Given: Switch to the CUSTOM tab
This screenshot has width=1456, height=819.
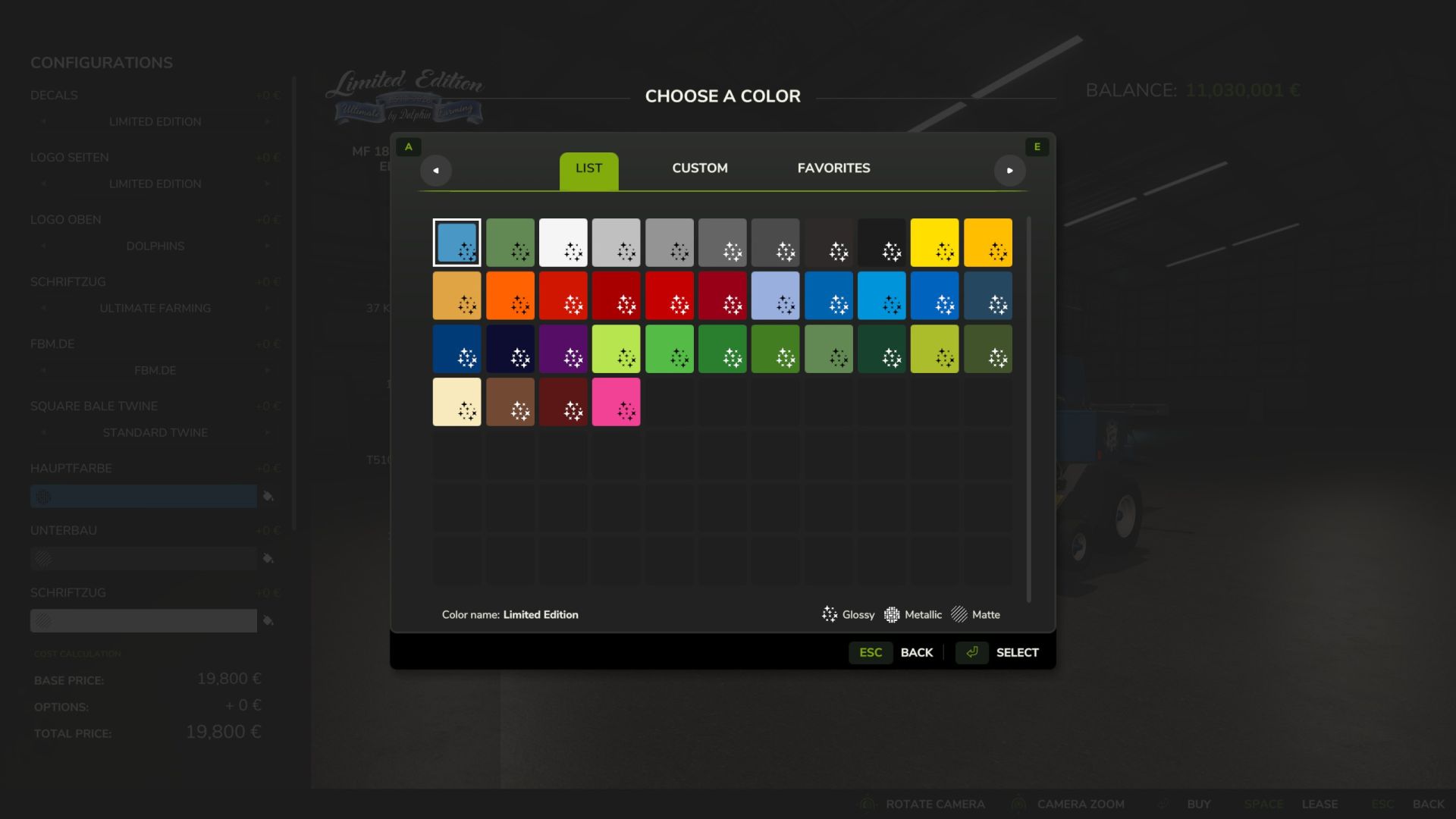Looking at the screenshot, I should tap(699, 168).
